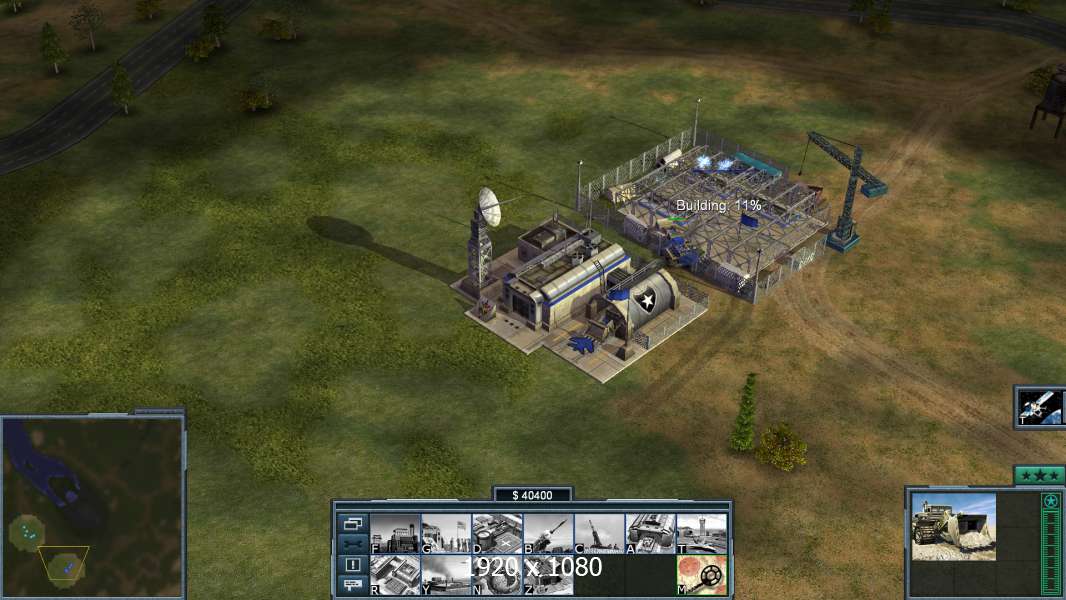Select the build icon labeled N
Screen dimensions: 1066x600
click(x=497, y=575)
